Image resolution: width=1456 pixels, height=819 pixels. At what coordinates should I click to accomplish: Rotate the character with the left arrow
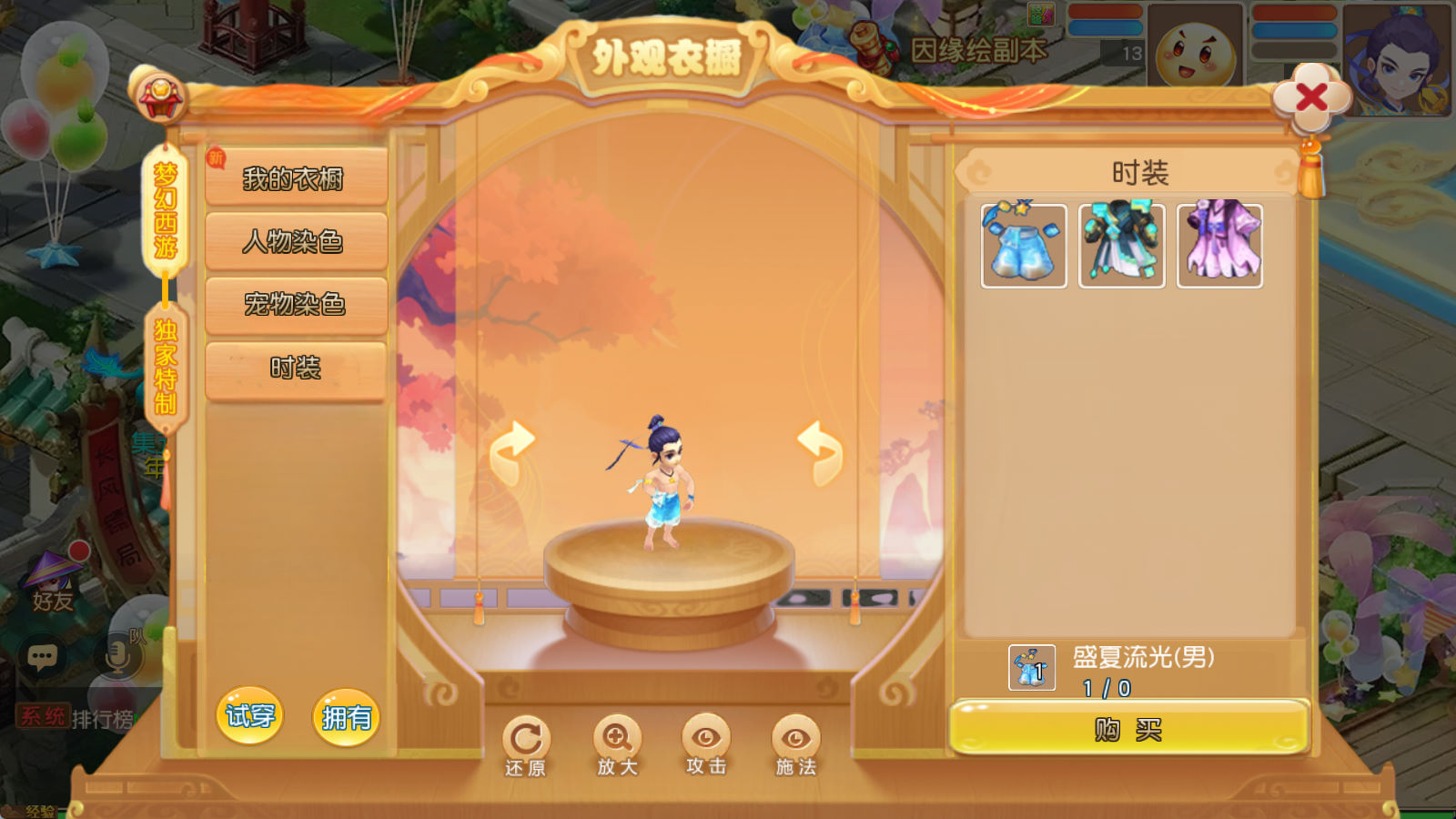tap(512, 450)
